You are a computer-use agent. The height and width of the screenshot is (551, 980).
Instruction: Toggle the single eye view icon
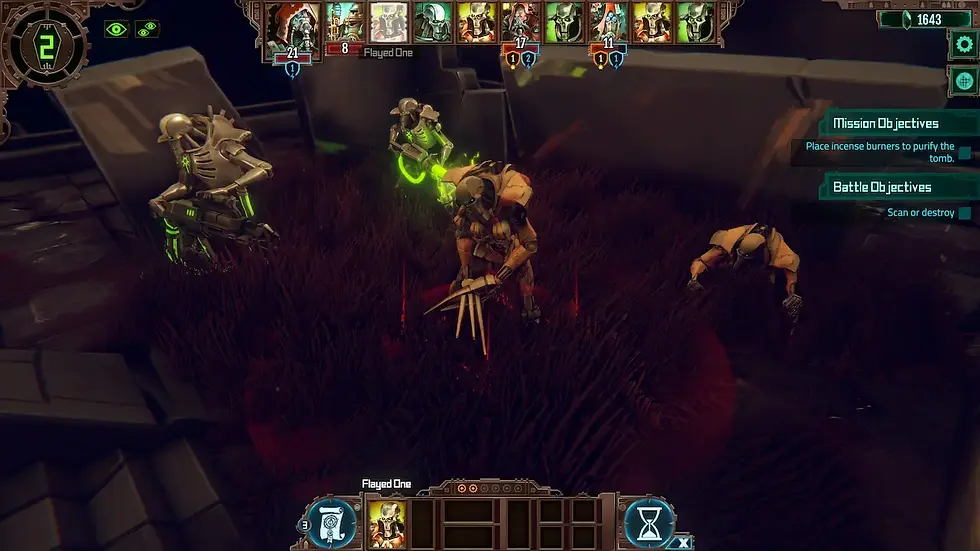coord(118,29)
